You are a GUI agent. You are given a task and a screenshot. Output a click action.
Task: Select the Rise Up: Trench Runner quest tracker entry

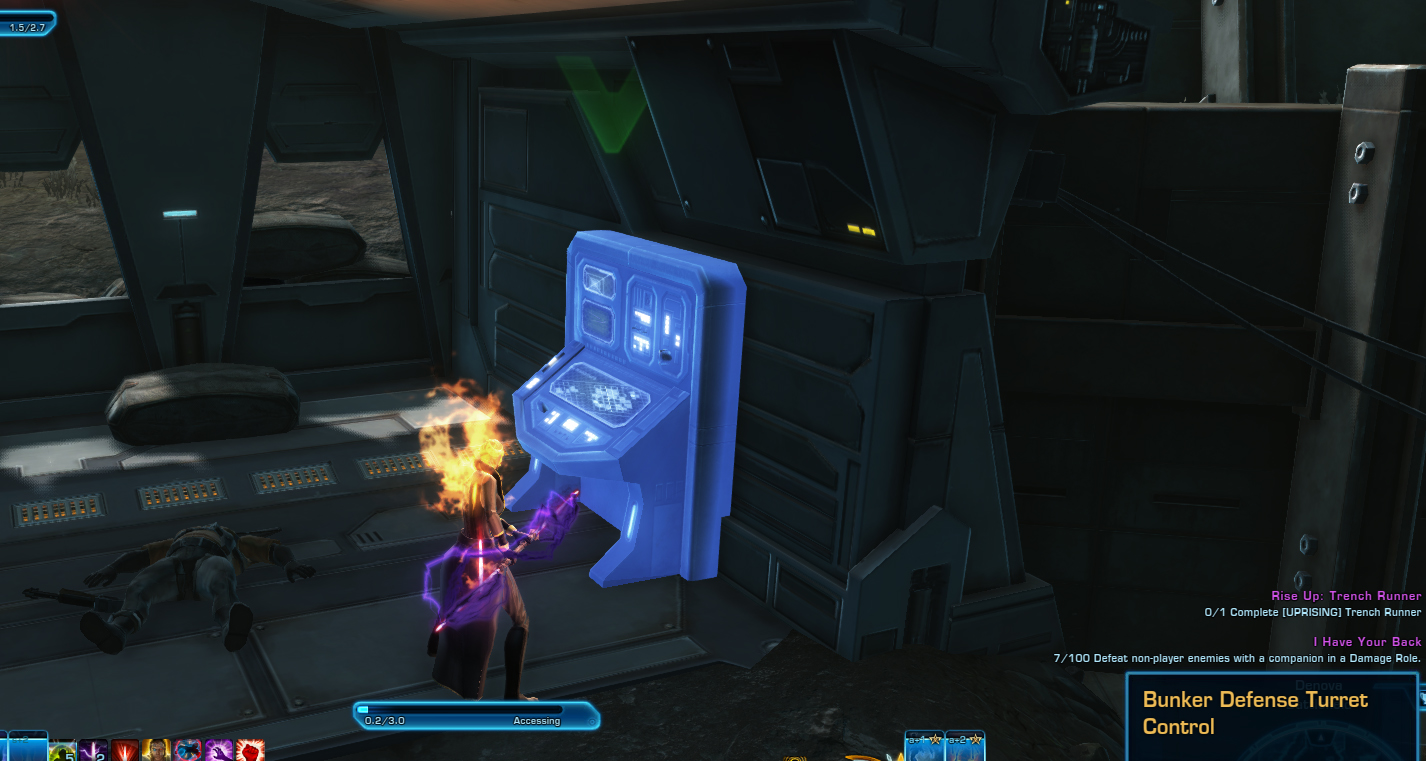[x=1346, y=596]
